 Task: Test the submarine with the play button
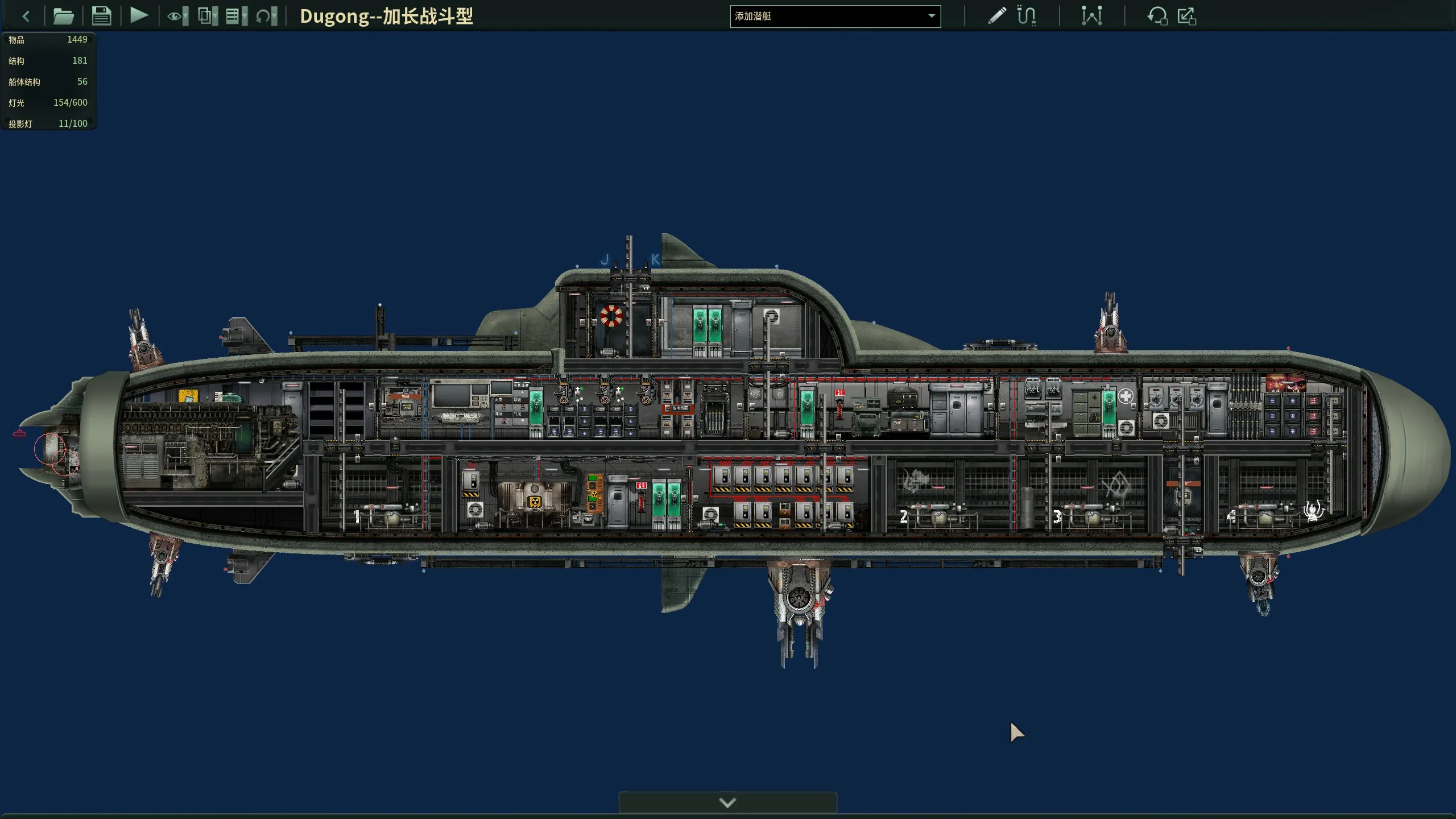pos(139,15)
